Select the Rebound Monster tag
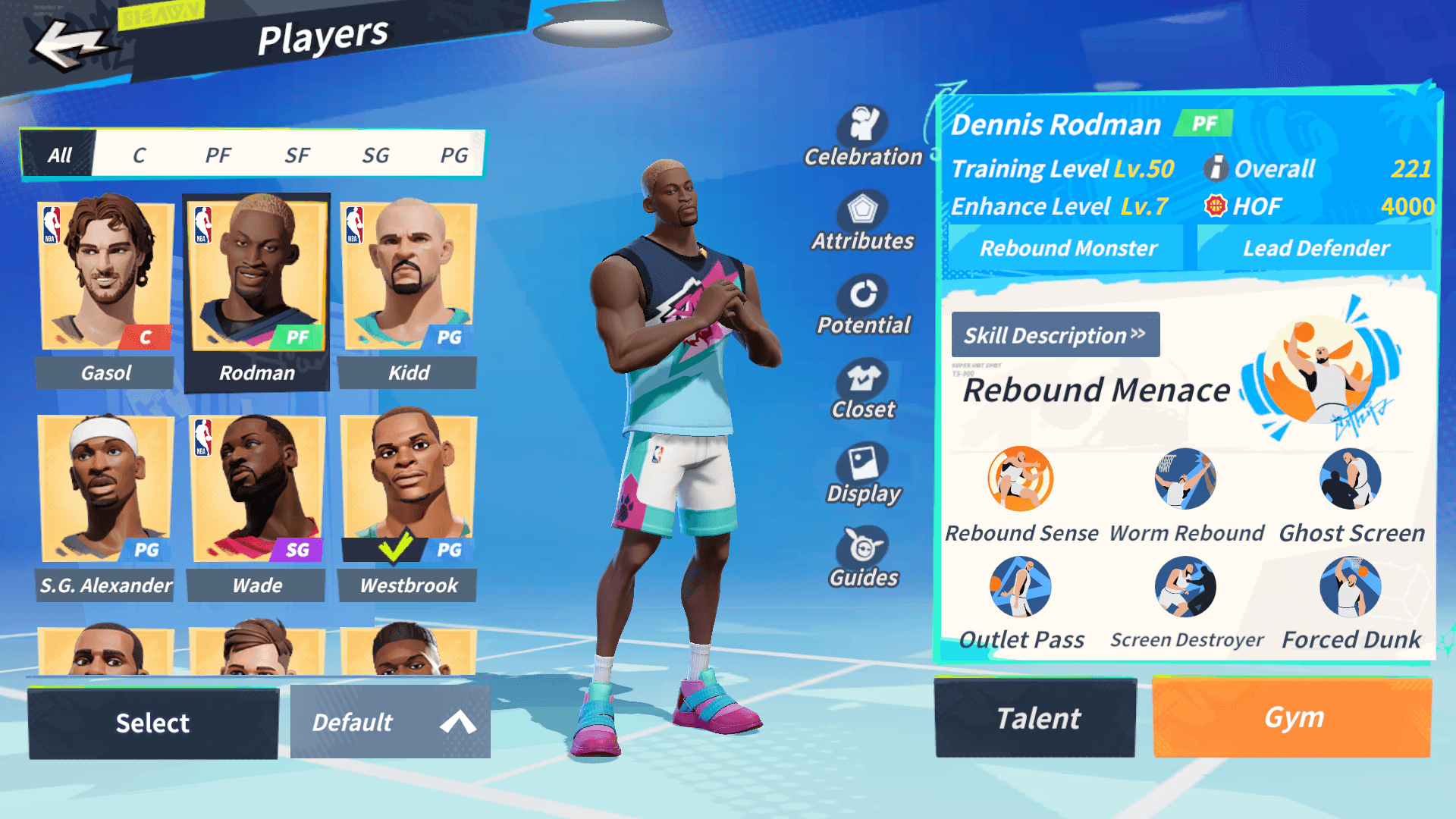1456x819 pixels. click(x=1068, y=247)
